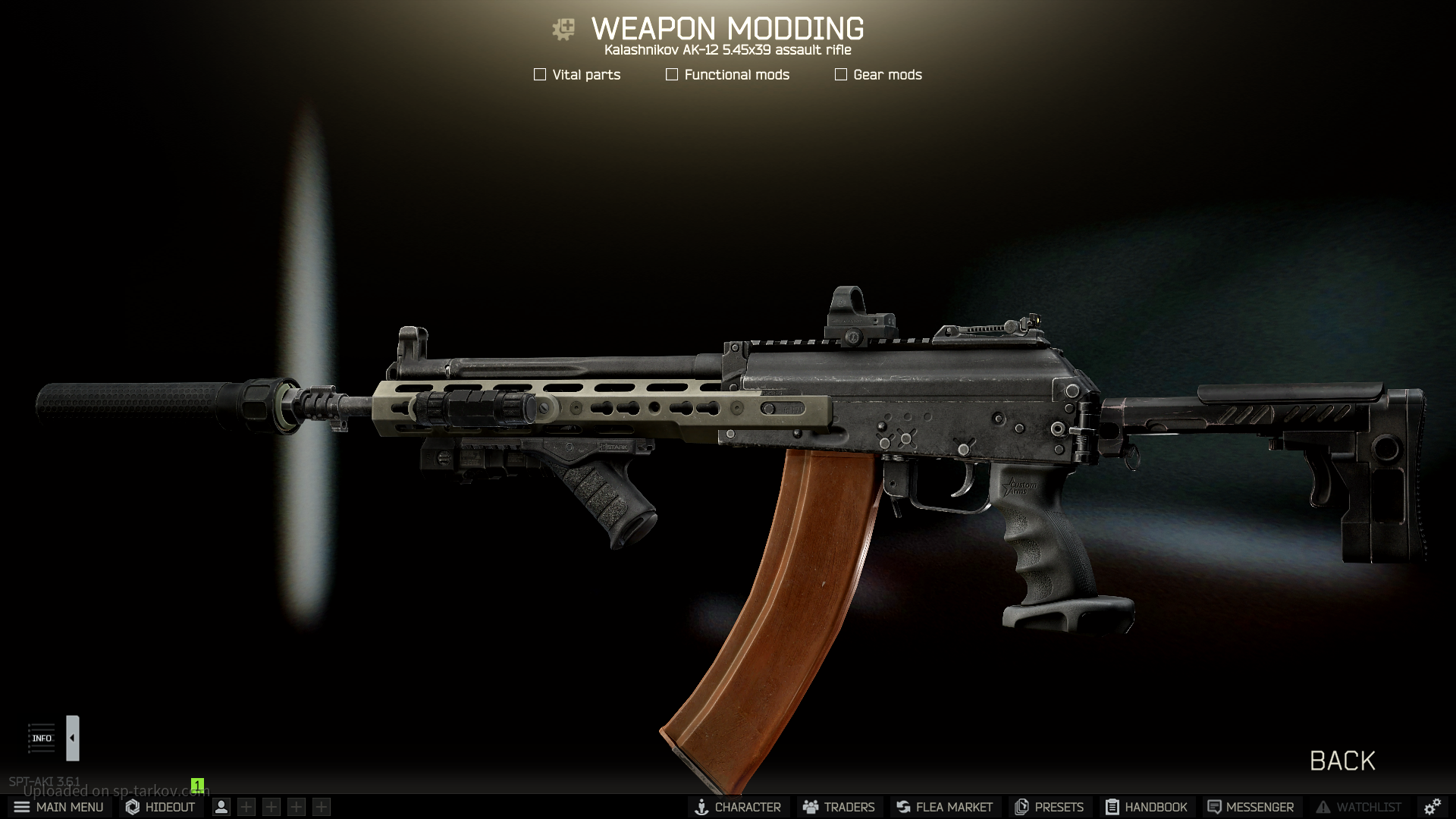
Task: Open the Character screen
Action: [x=738, y=807]
